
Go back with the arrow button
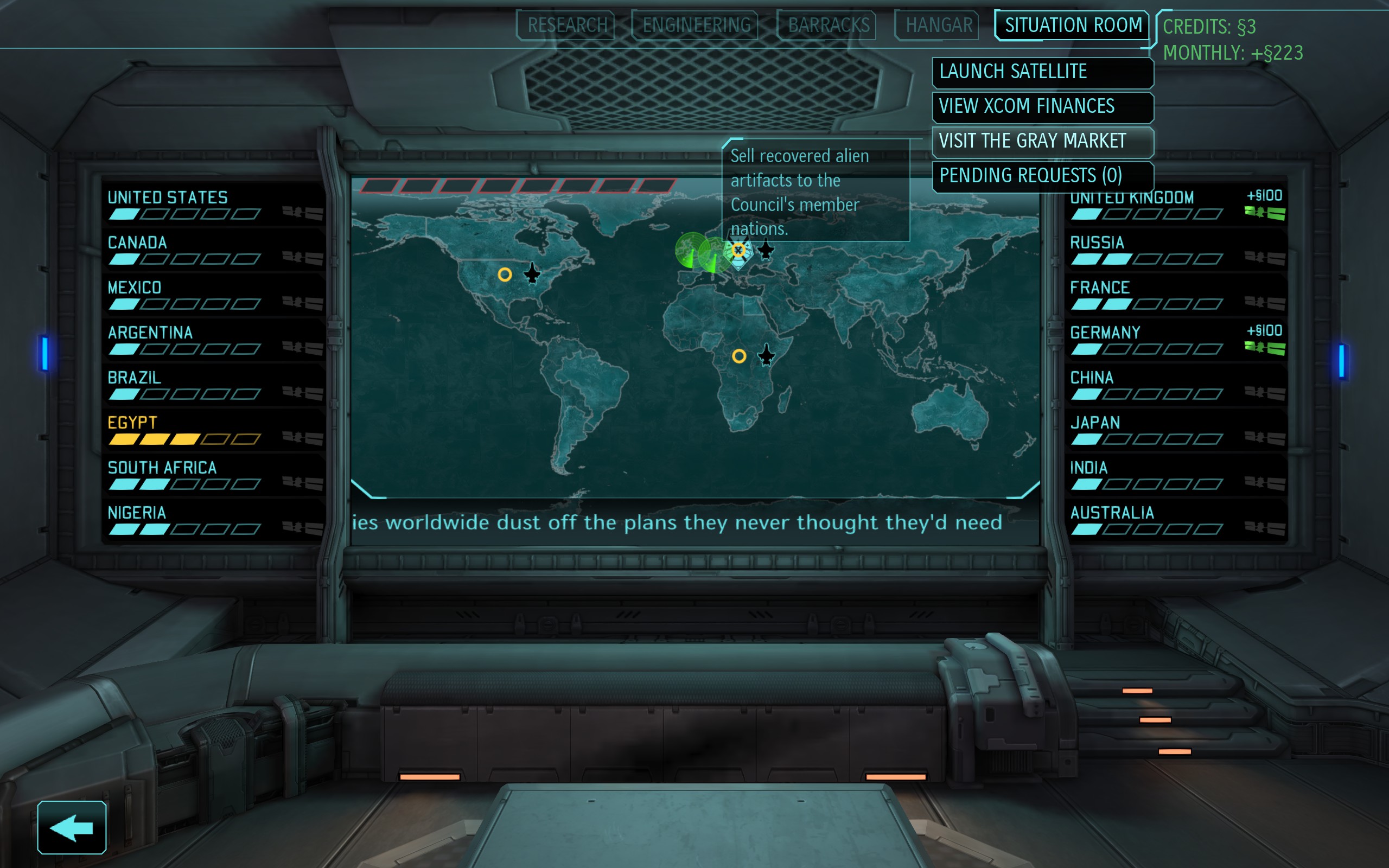pos(72,827)
